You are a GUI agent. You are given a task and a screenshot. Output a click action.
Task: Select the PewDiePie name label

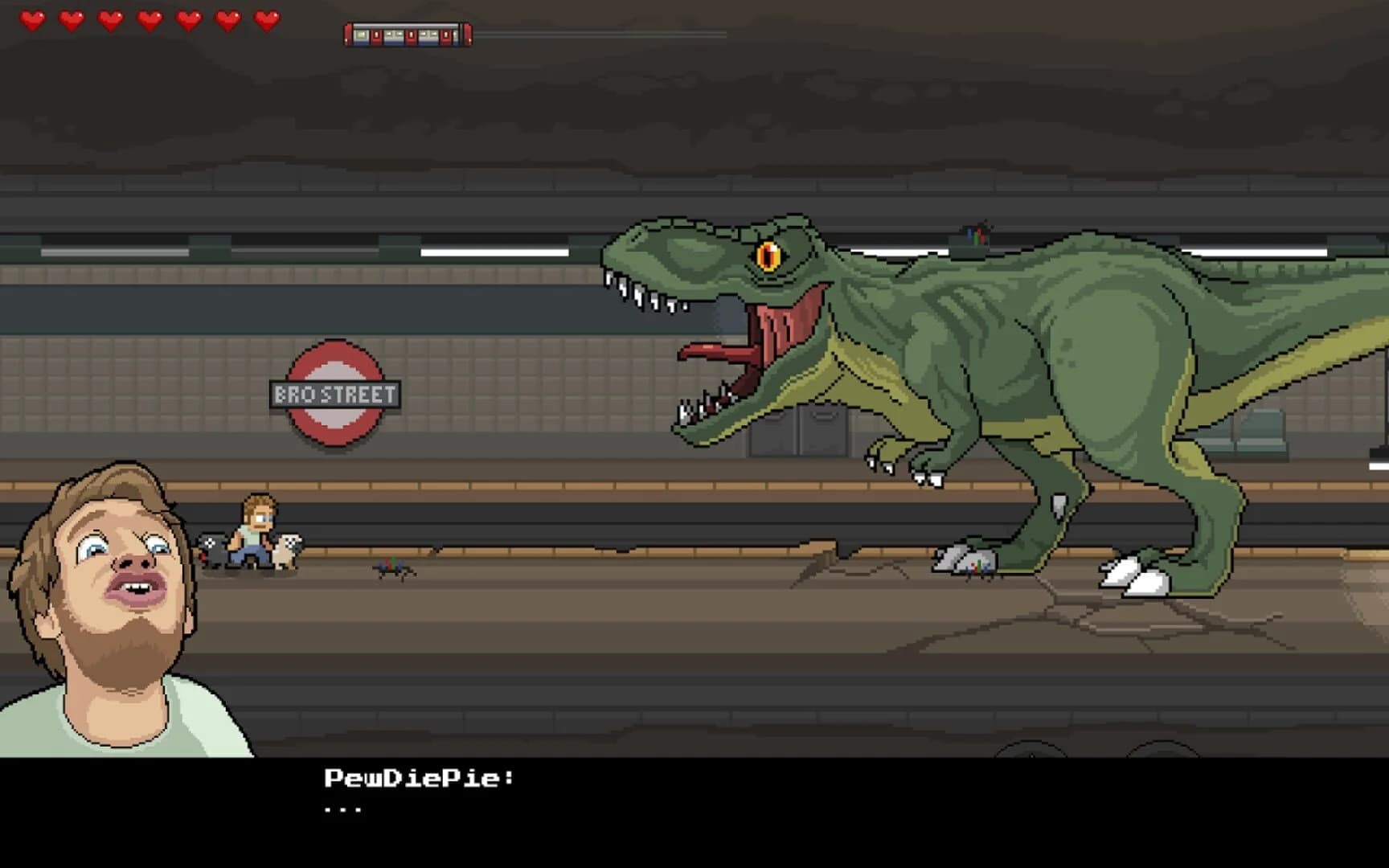(x=420, y=776)
